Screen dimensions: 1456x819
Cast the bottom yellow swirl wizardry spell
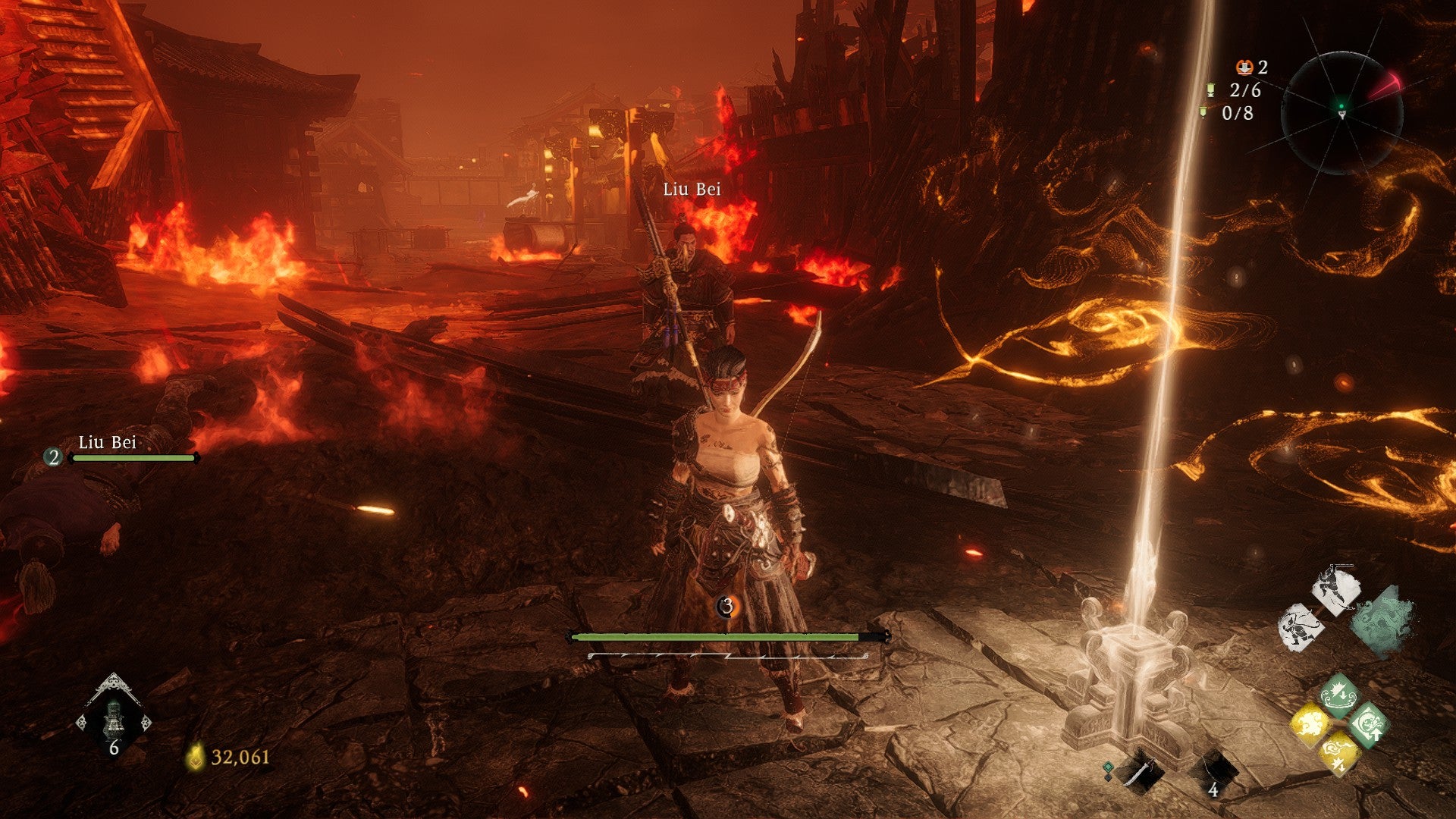[x=1338, y=754]
